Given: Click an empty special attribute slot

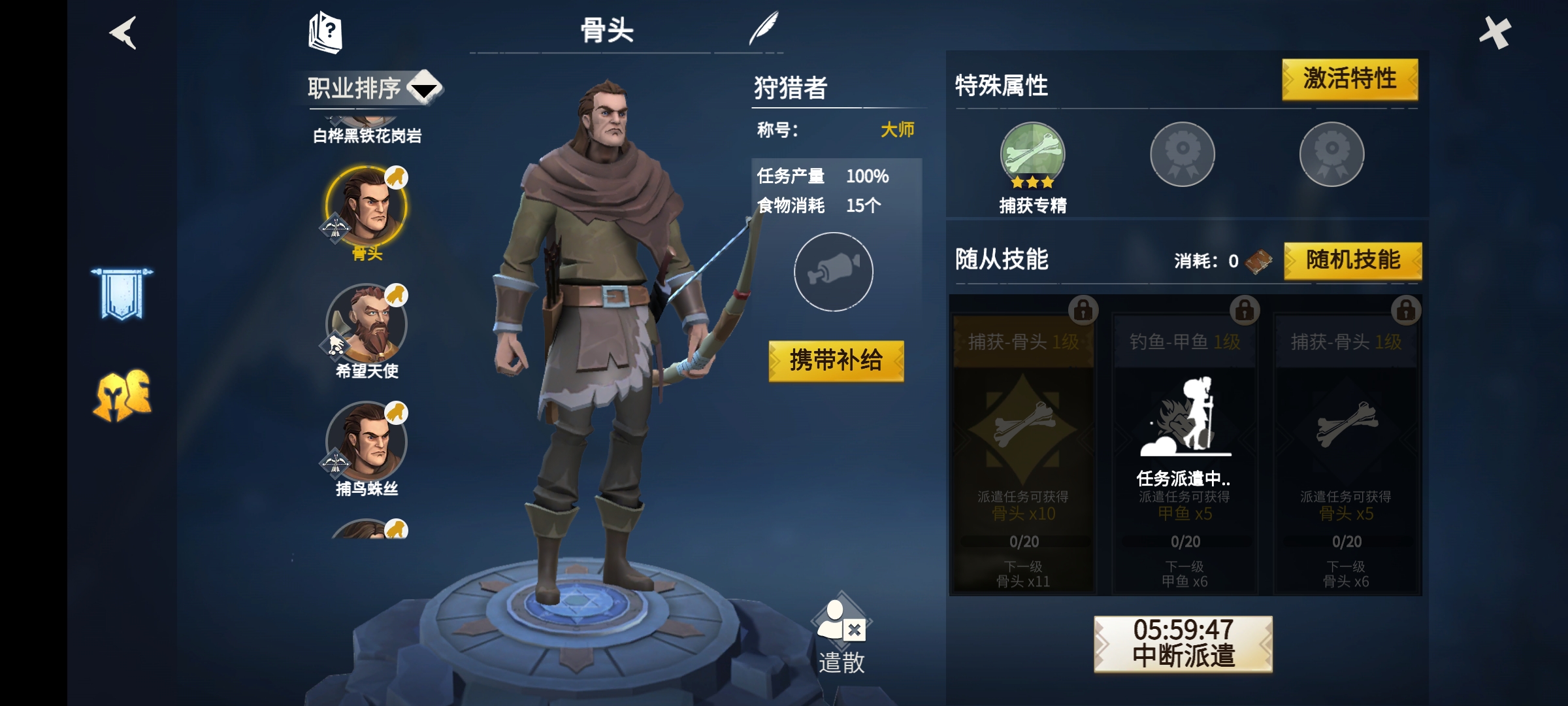Looking at the screenshot, I should tap(1184, 155).
